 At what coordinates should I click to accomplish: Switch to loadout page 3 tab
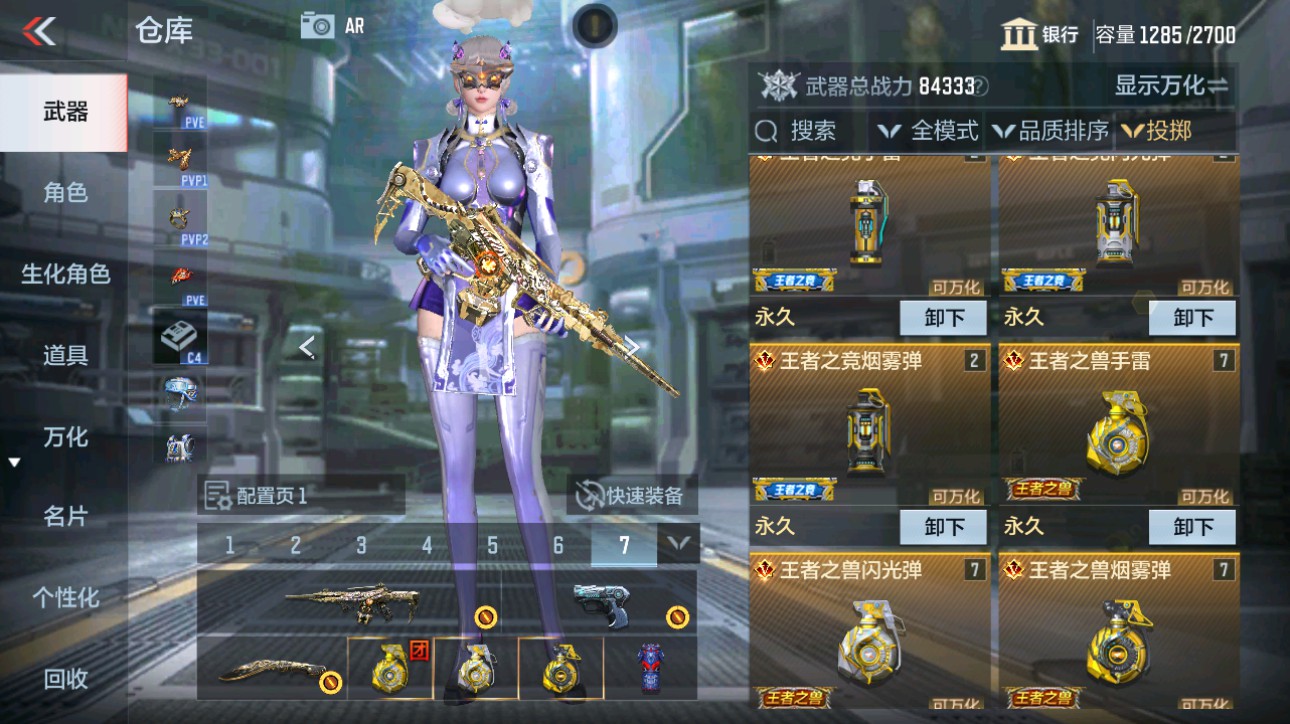click(x=359, y=545)
